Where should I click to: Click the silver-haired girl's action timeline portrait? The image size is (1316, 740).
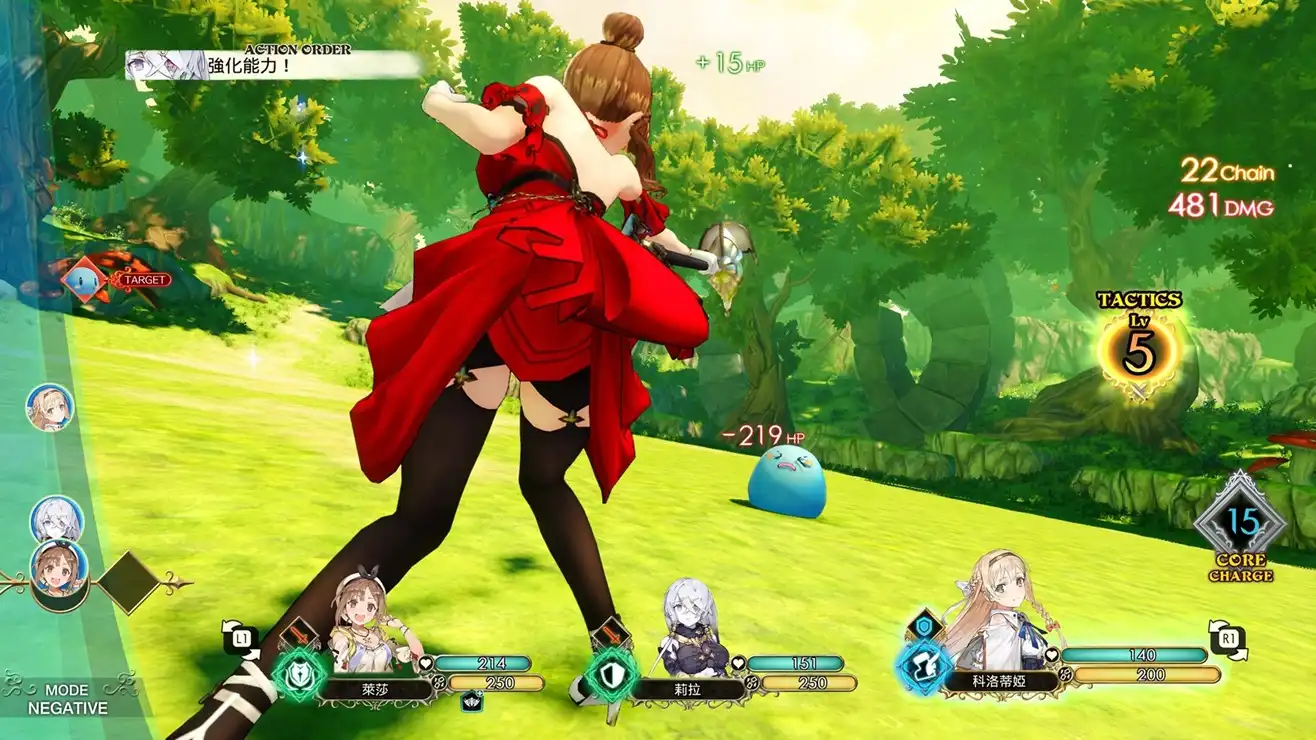56,519
